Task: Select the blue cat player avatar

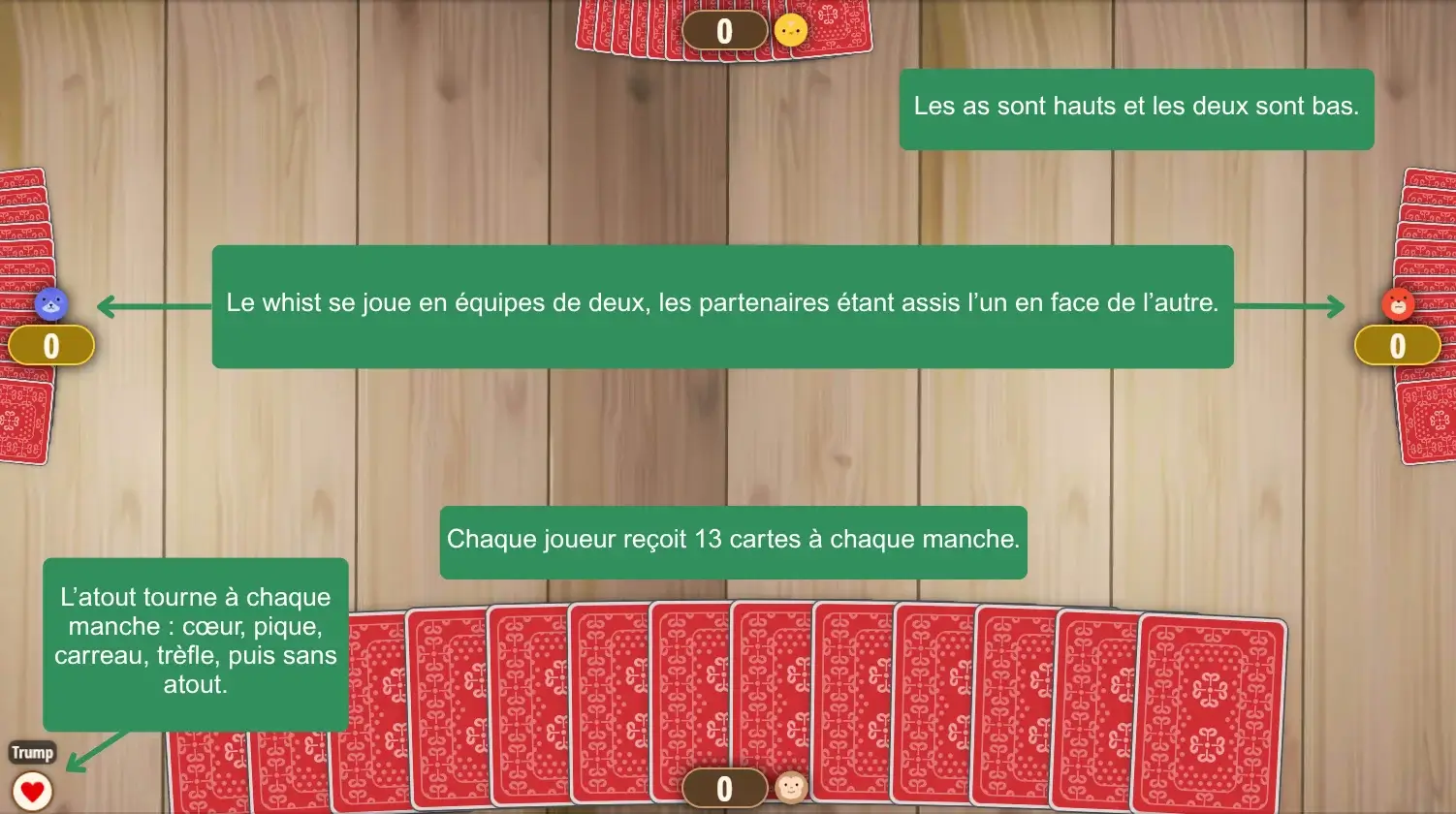Action: click(x=51, y=303)
